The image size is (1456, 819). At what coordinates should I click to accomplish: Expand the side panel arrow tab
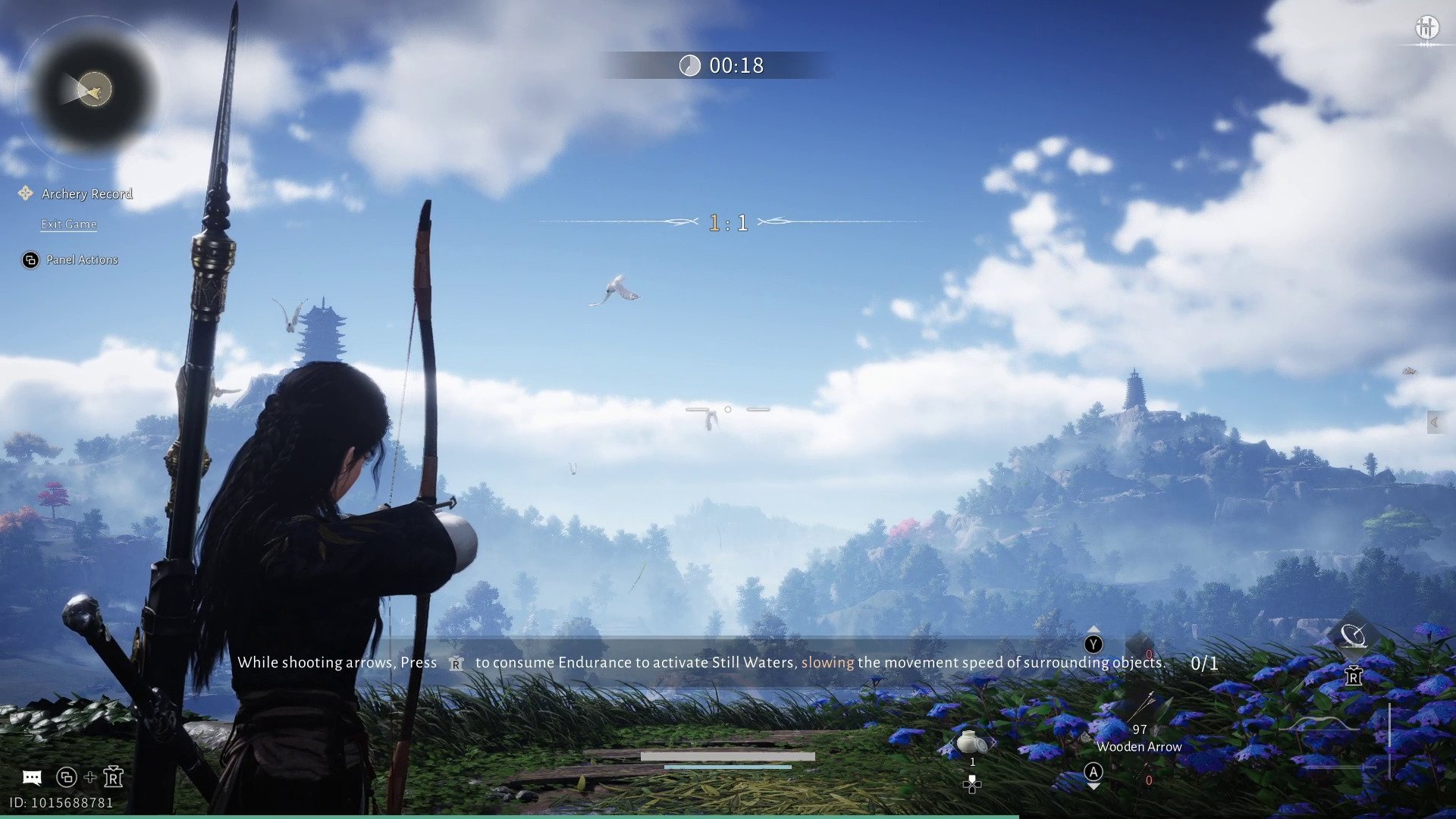(x=1434, y=422)
